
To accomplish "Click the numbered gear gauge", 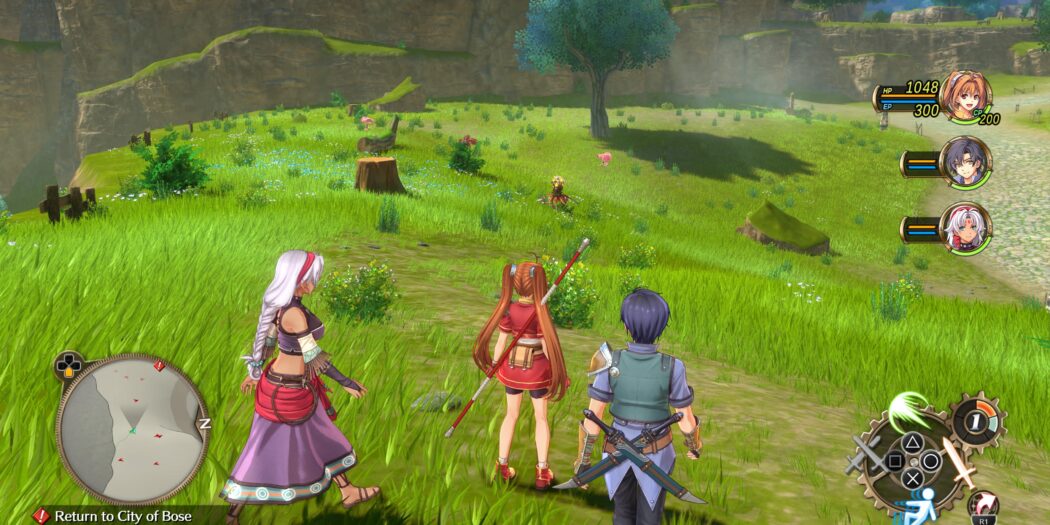I will (975, 419).
